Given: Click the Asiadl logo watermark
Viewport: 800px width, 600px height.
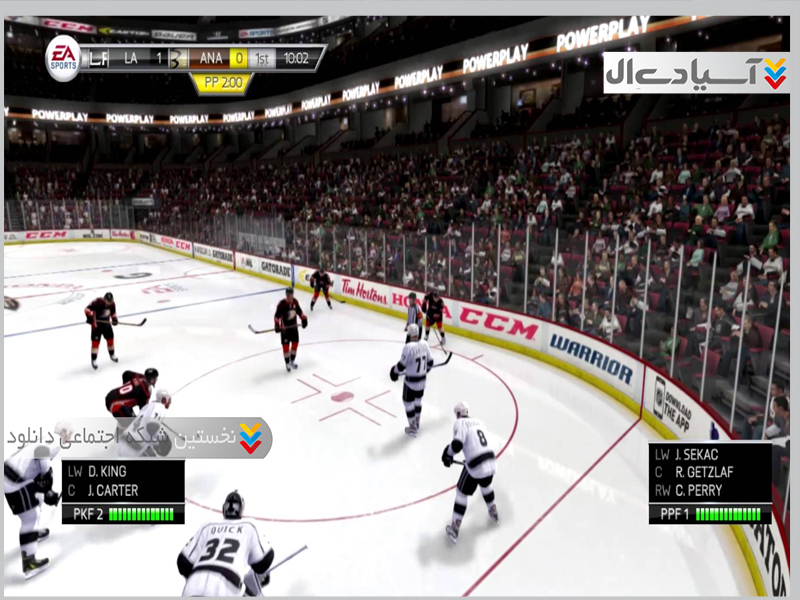Looking at the screenshot, I should coord(695,73).
